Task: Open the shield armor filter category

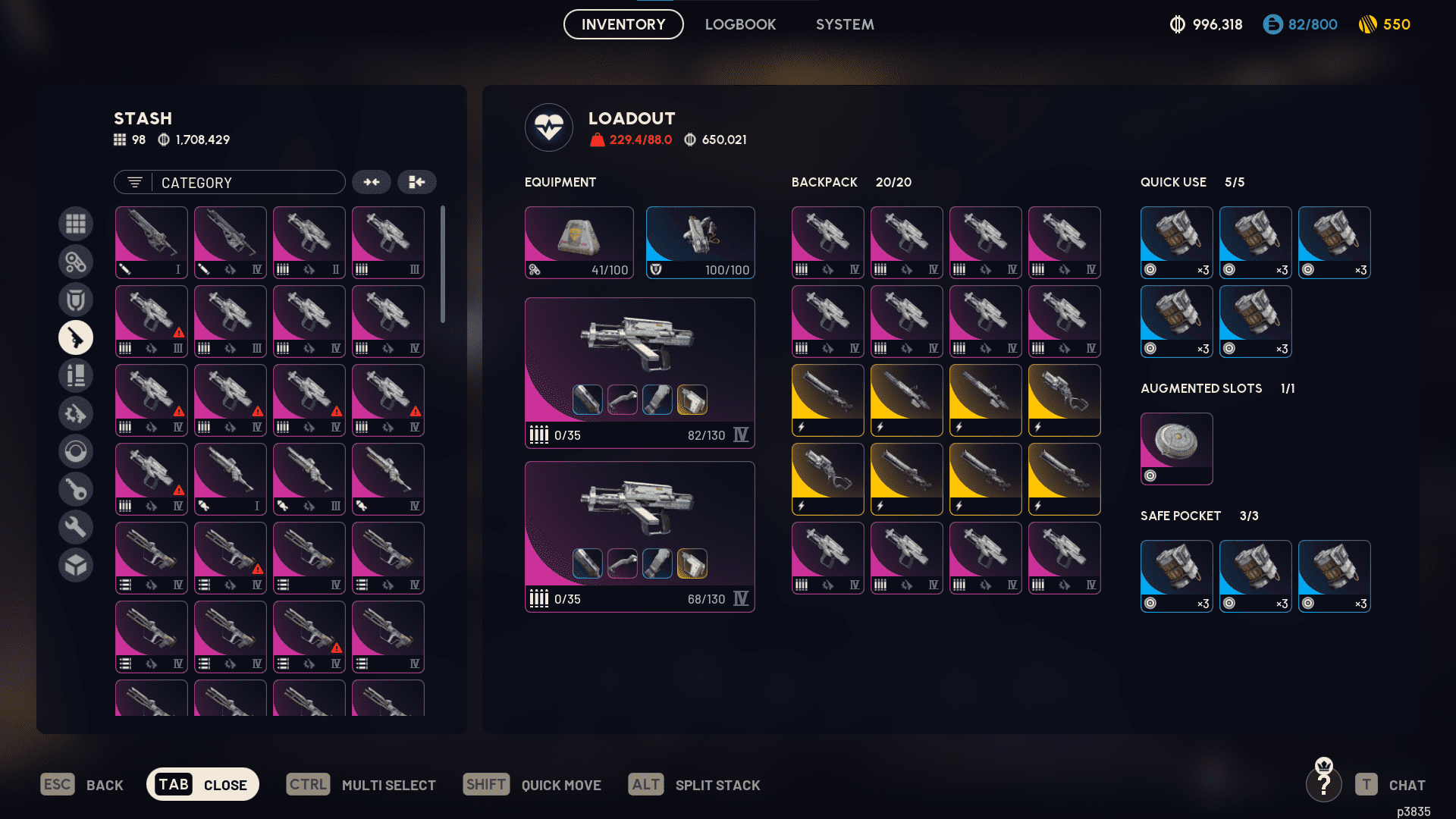Action: 76,300
